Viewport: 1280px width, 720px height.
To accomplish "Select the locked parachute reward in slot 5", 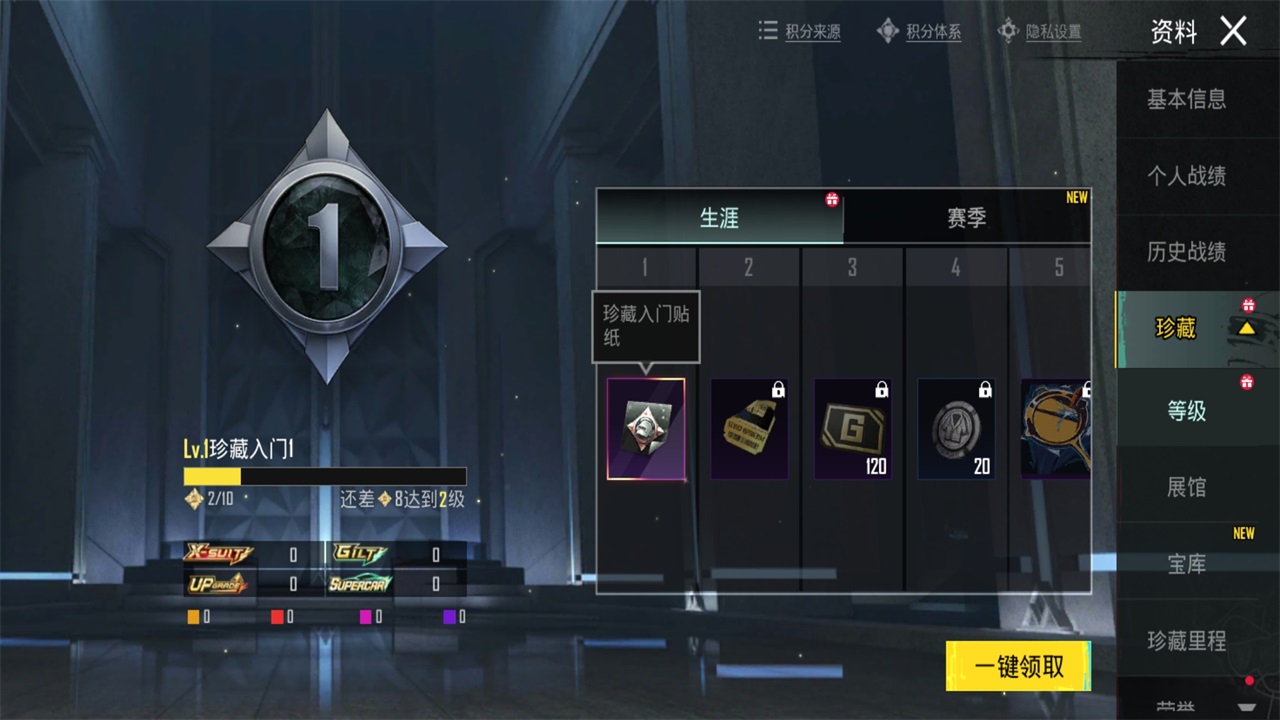I will [1055, 428].
